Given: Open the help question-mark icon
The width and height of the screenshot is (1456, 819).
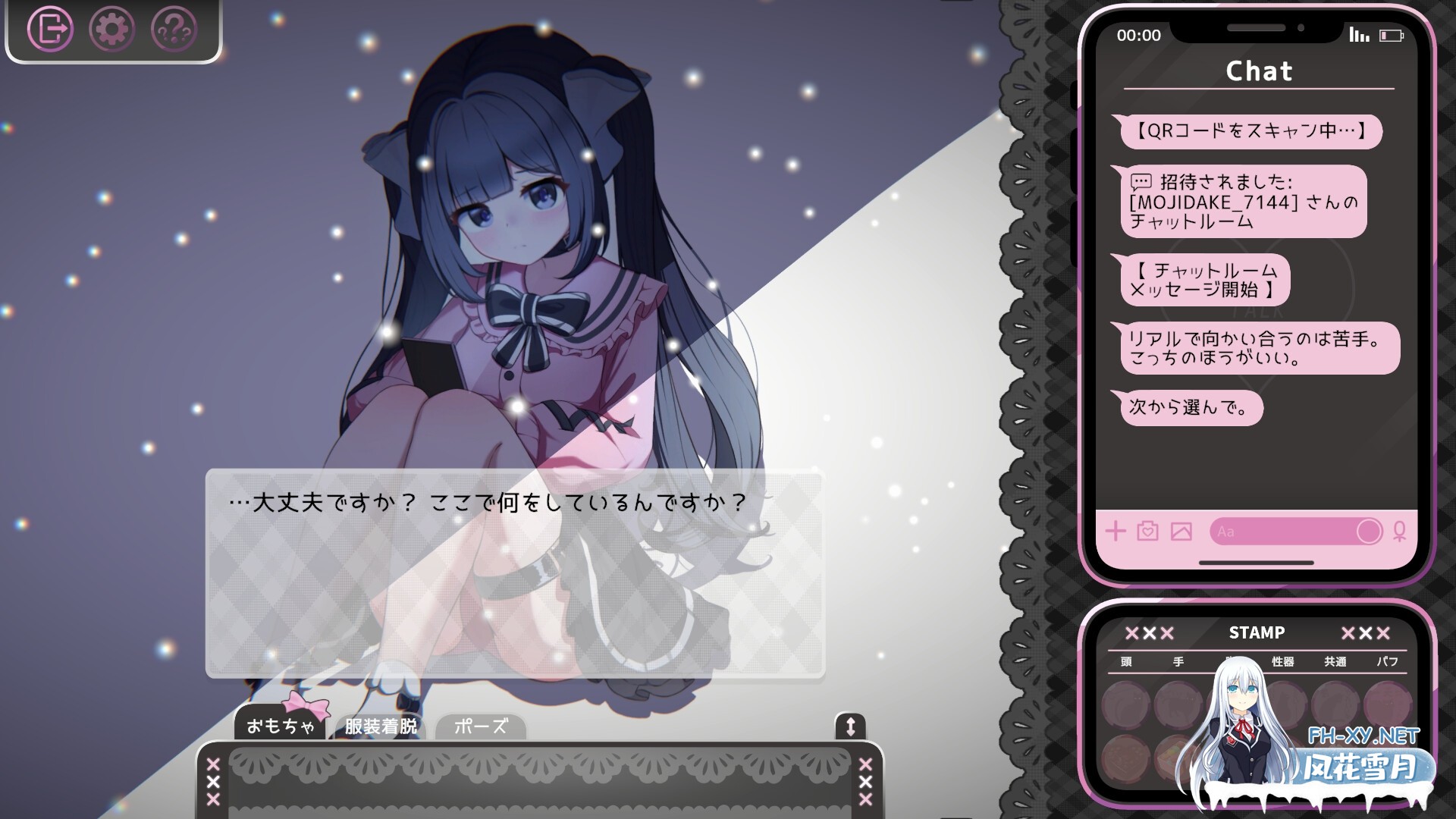Looking at the screenshot, I should point(173,29).
